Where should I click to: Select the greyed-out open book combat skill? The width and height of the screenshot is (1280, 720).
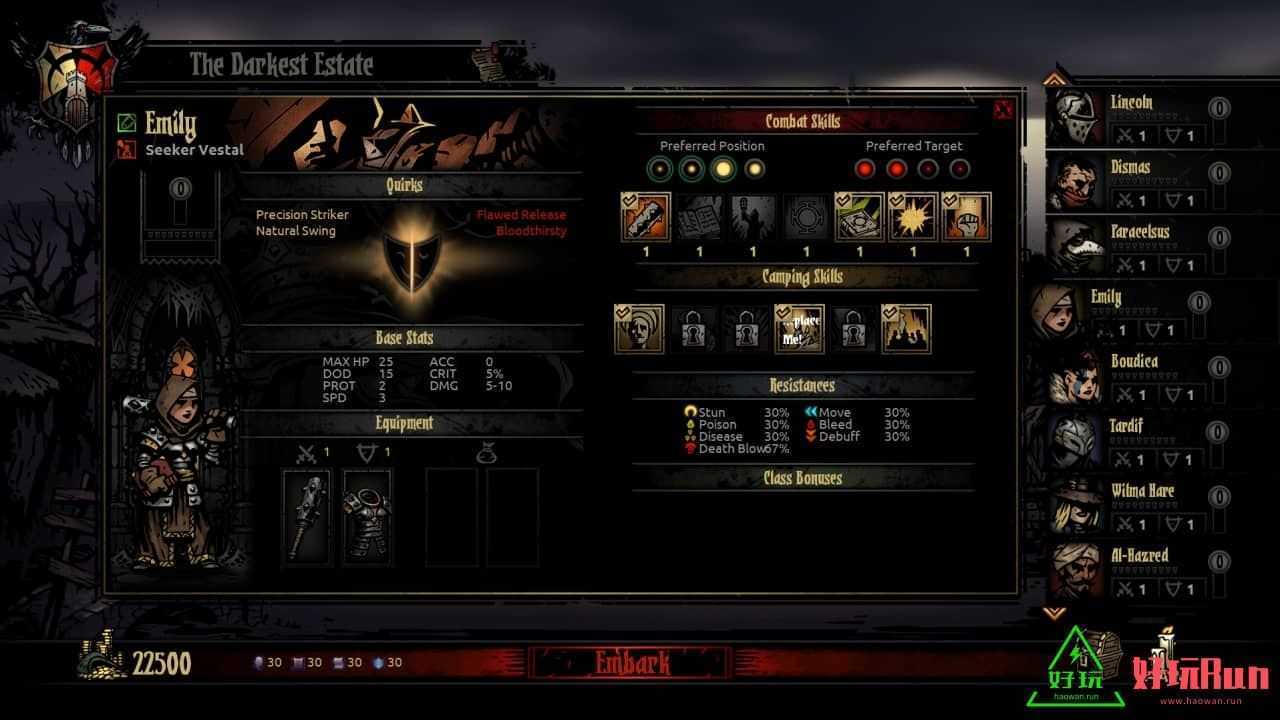pyautogui.click(x=699, y=217)
